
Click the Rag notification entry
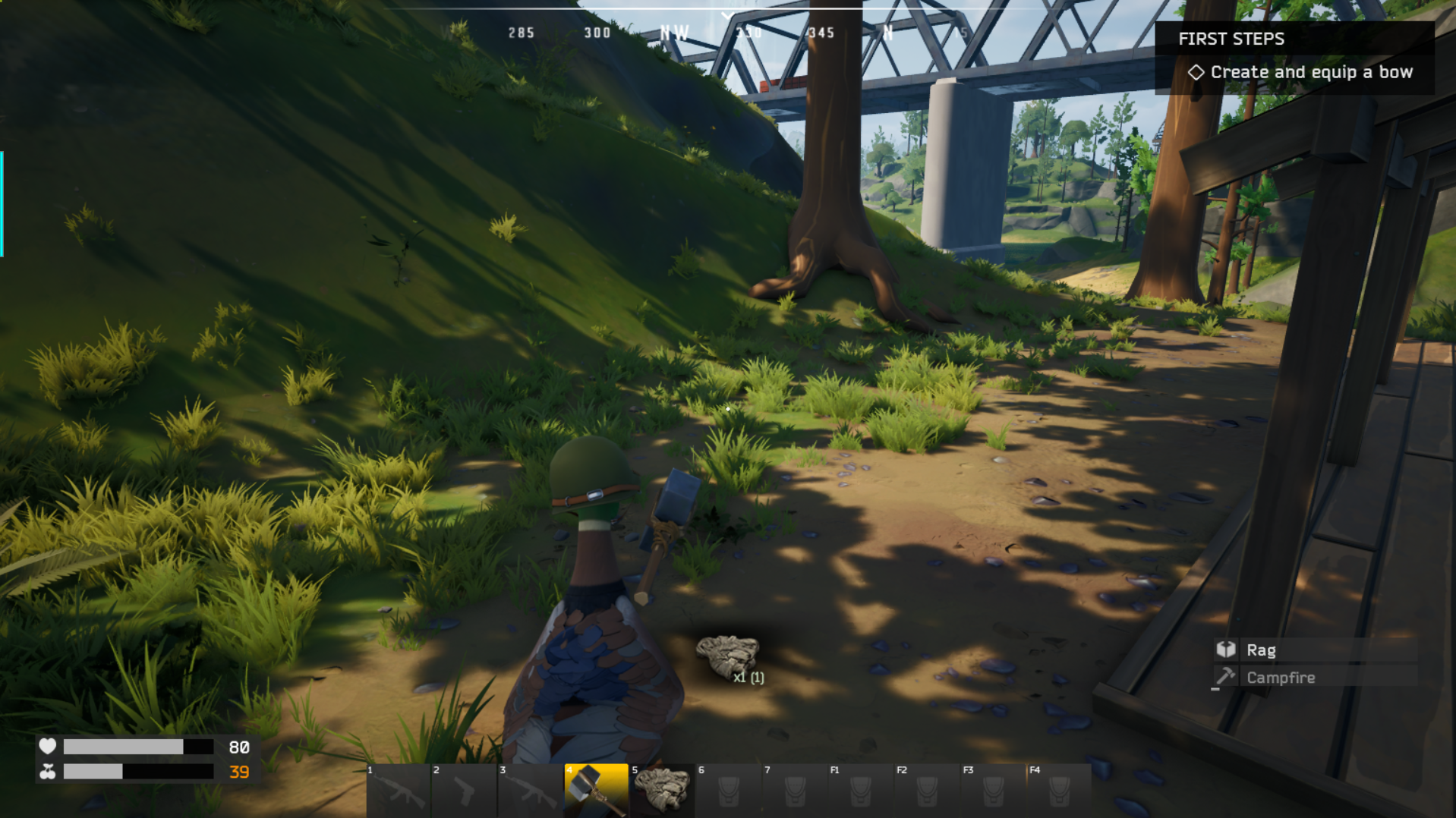click(1315, 650)
